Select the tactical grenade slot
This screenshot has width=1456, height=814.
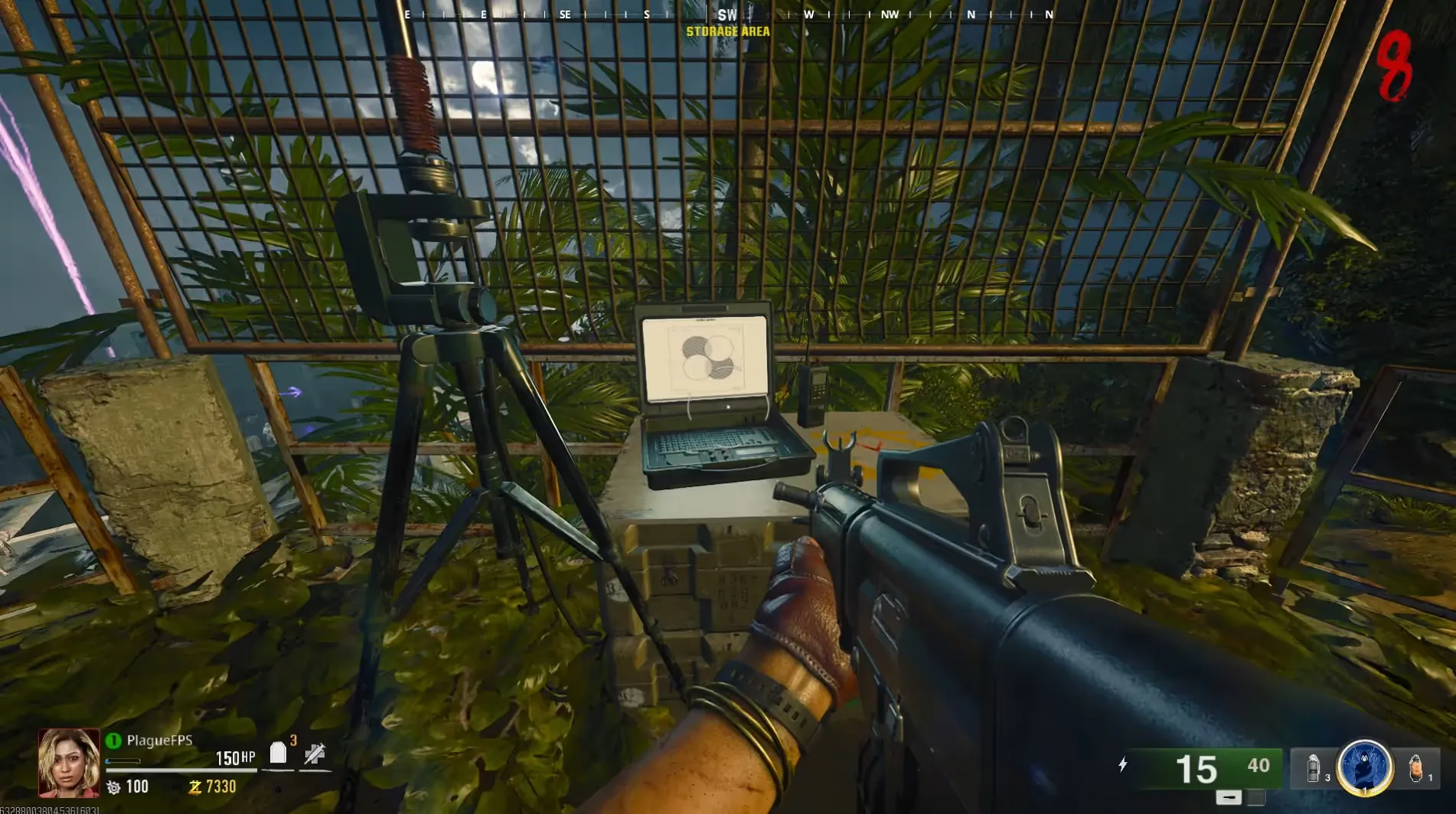click(1314, 768)
